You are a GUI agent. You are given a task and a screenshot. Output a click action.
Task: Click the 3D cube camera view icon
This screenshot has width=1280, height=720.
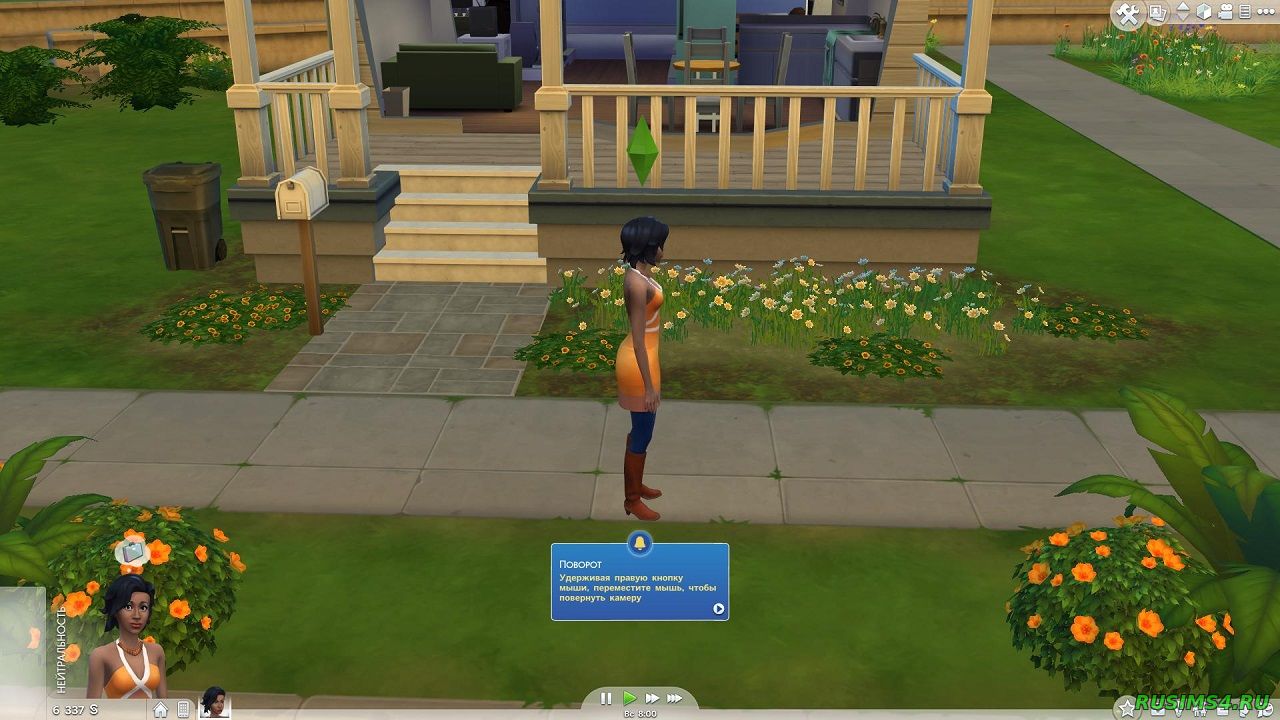[1204, 12]
